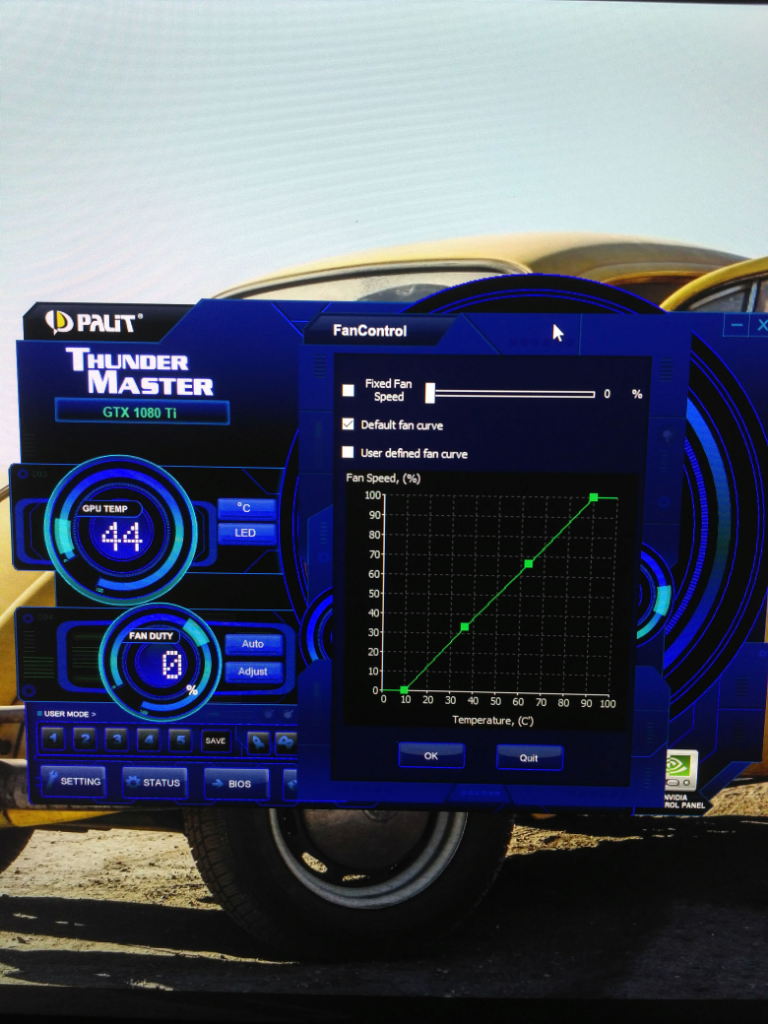This screenshot has height=1024, width=768.
Task: Switch GPU temperature unit with the °C button
Action: coord(245,508)
